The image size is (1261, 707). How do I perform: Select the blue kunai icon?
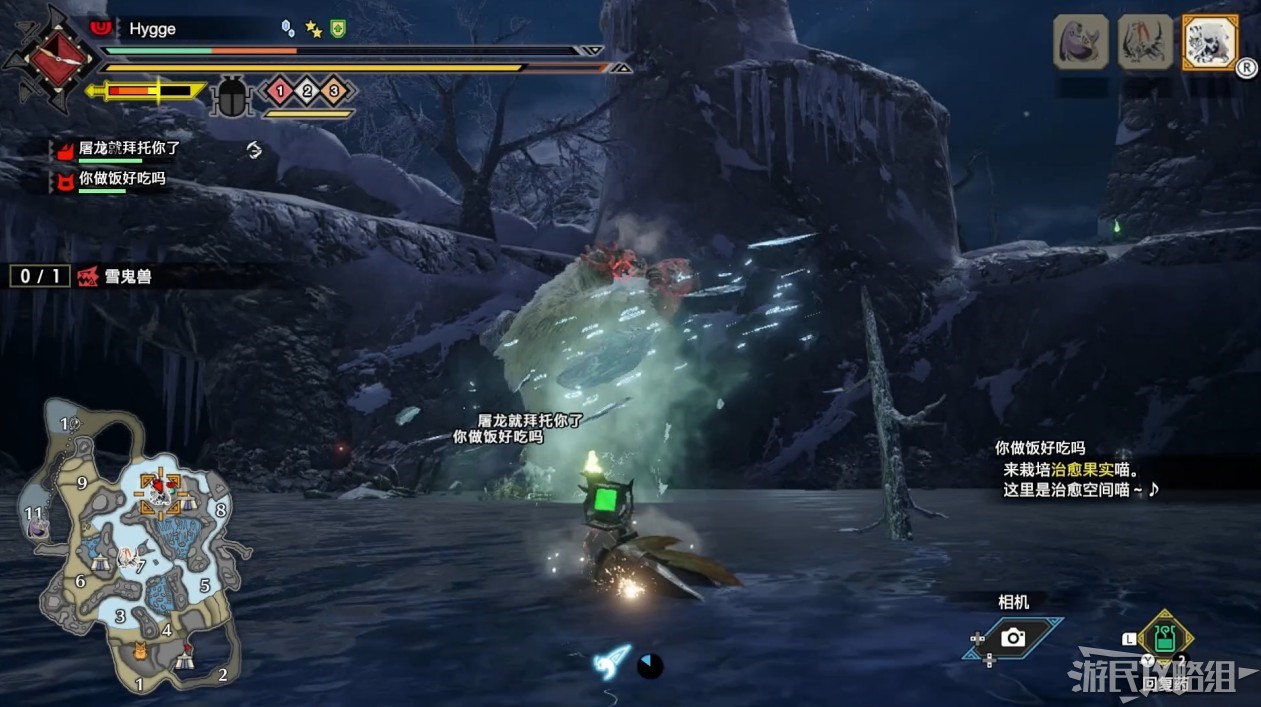coord(612,661)
